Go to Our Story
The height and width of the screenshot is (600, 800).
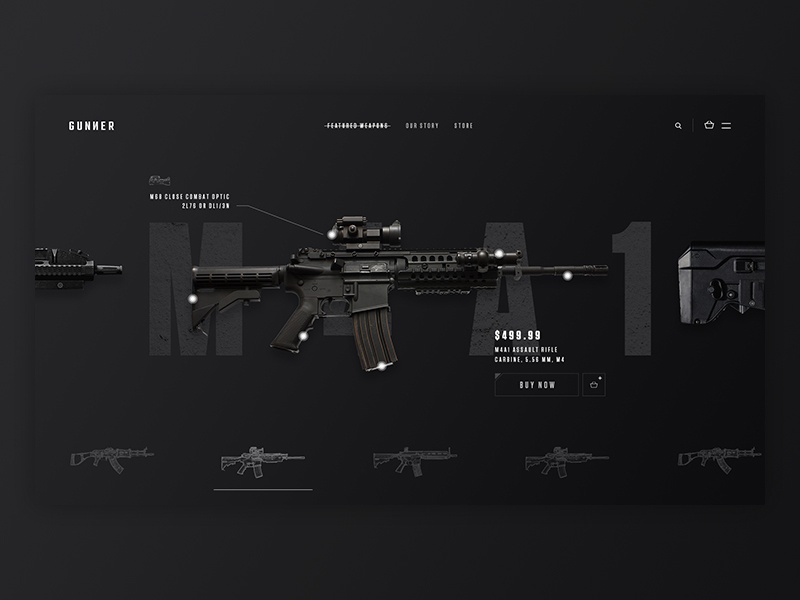pyautogui.click(x=422, y=126)
